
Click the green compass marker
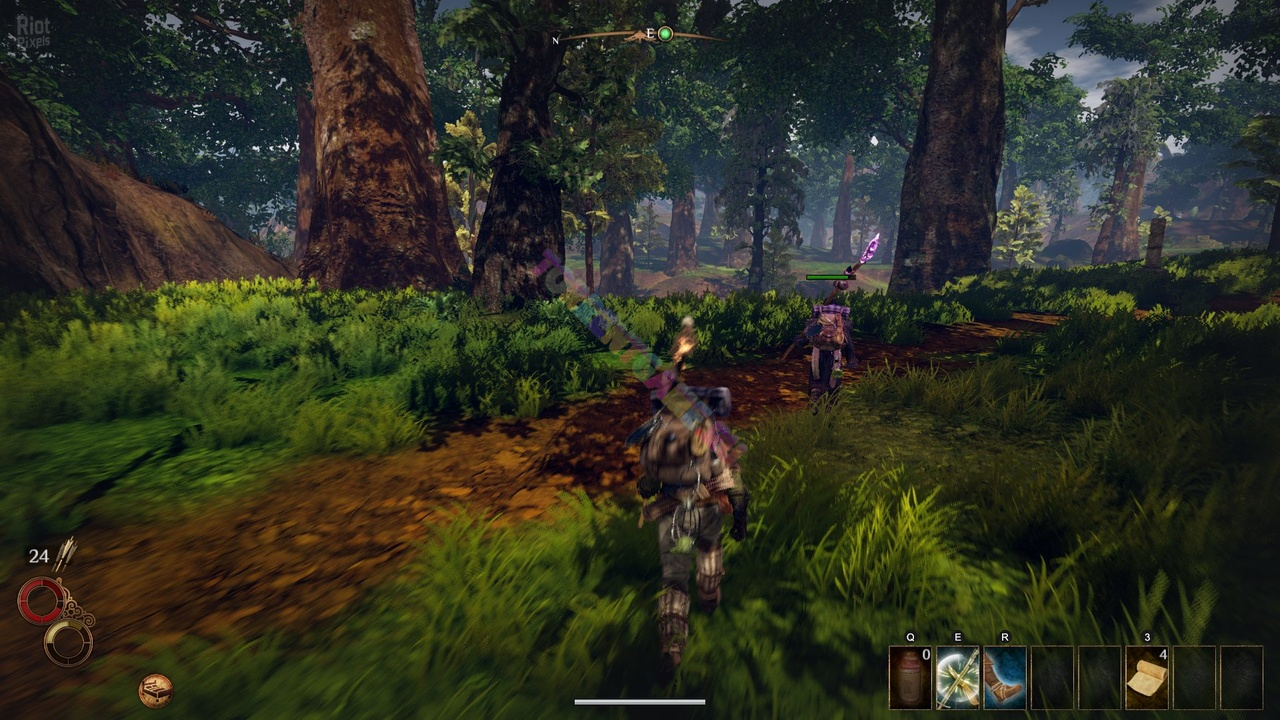click(x=665, y=34)
